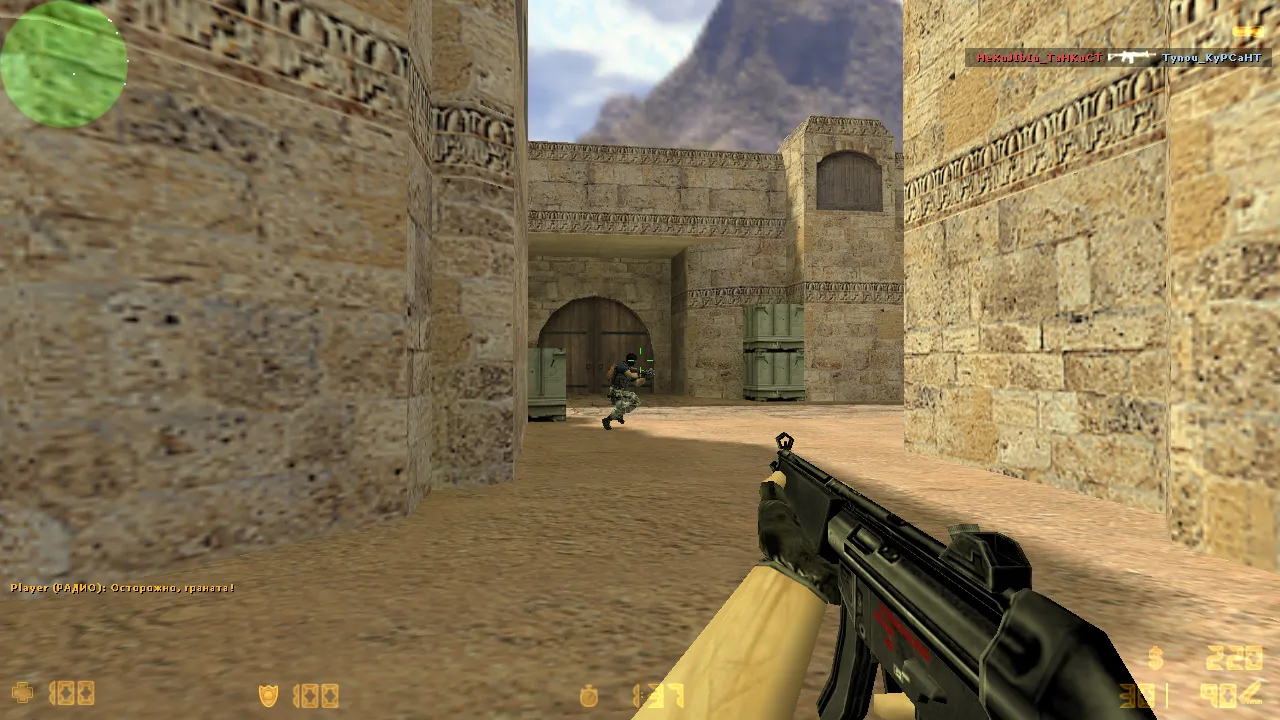1280x720 pixels.
Task: Click the bullet ammo icon near 90
Action: [x=1250, y=692]
